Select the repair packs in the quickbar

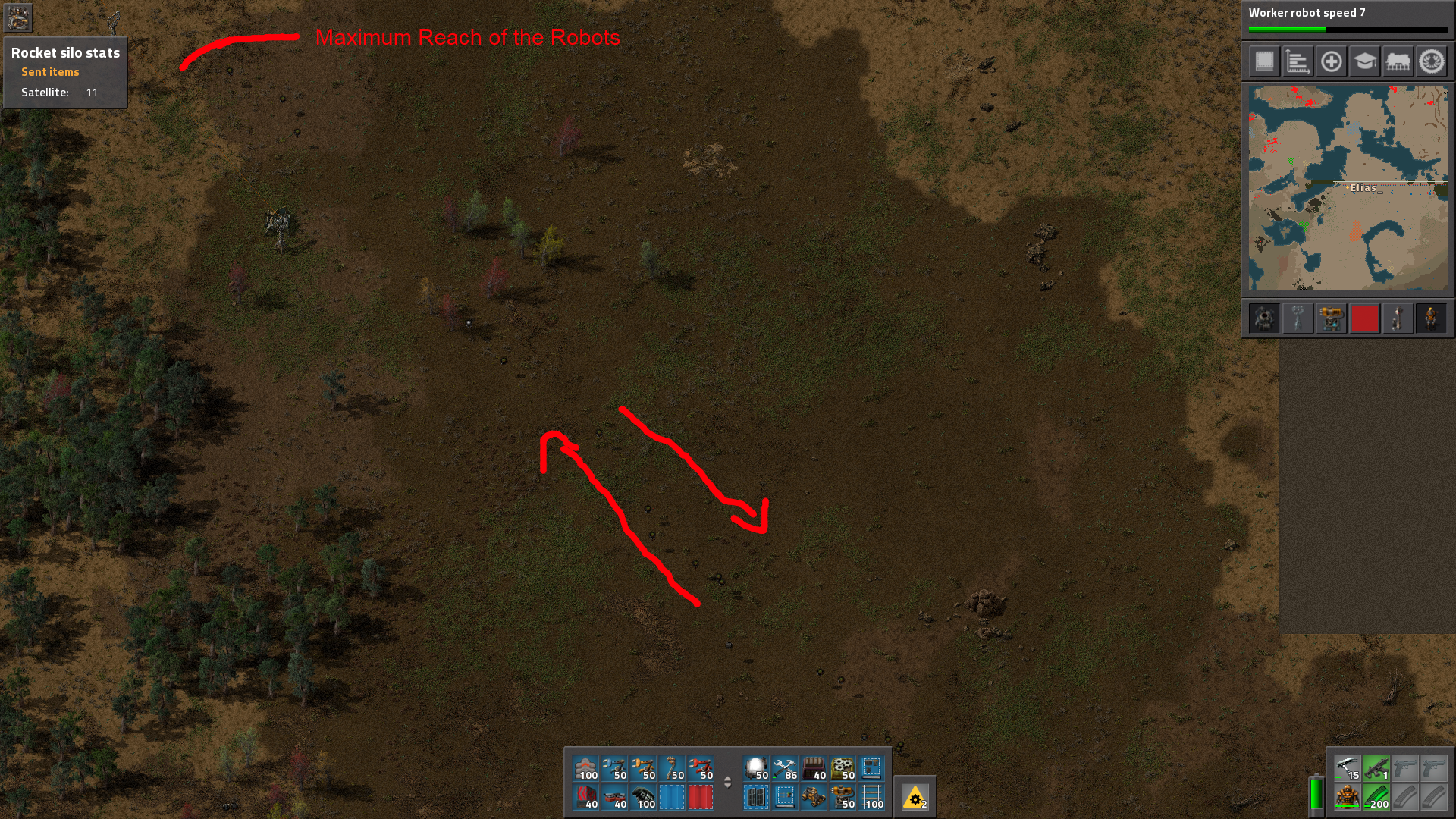tap(785, 770)
